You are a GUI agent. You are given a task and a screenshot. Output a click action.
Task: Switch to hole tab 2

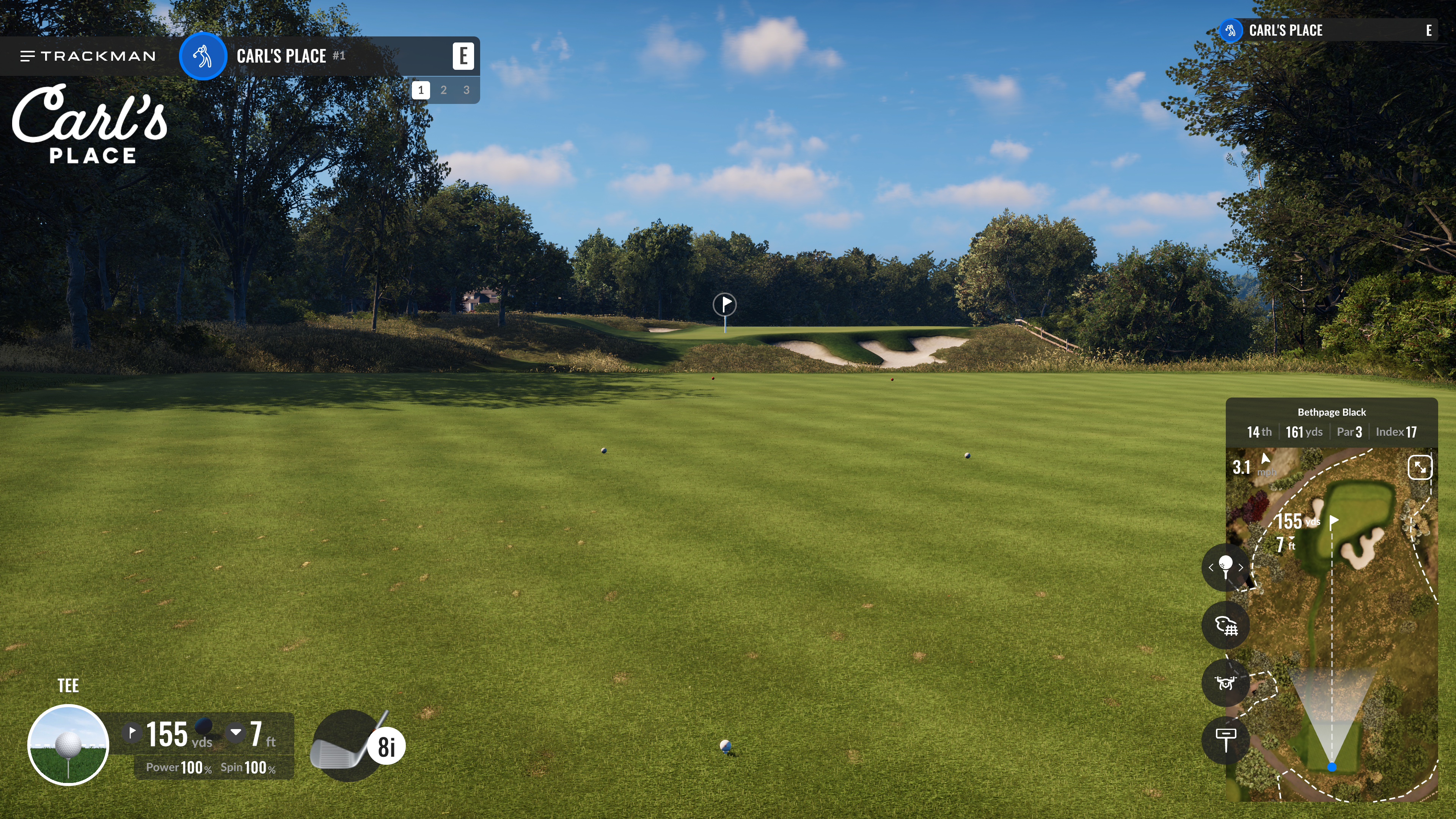point(444,90)
